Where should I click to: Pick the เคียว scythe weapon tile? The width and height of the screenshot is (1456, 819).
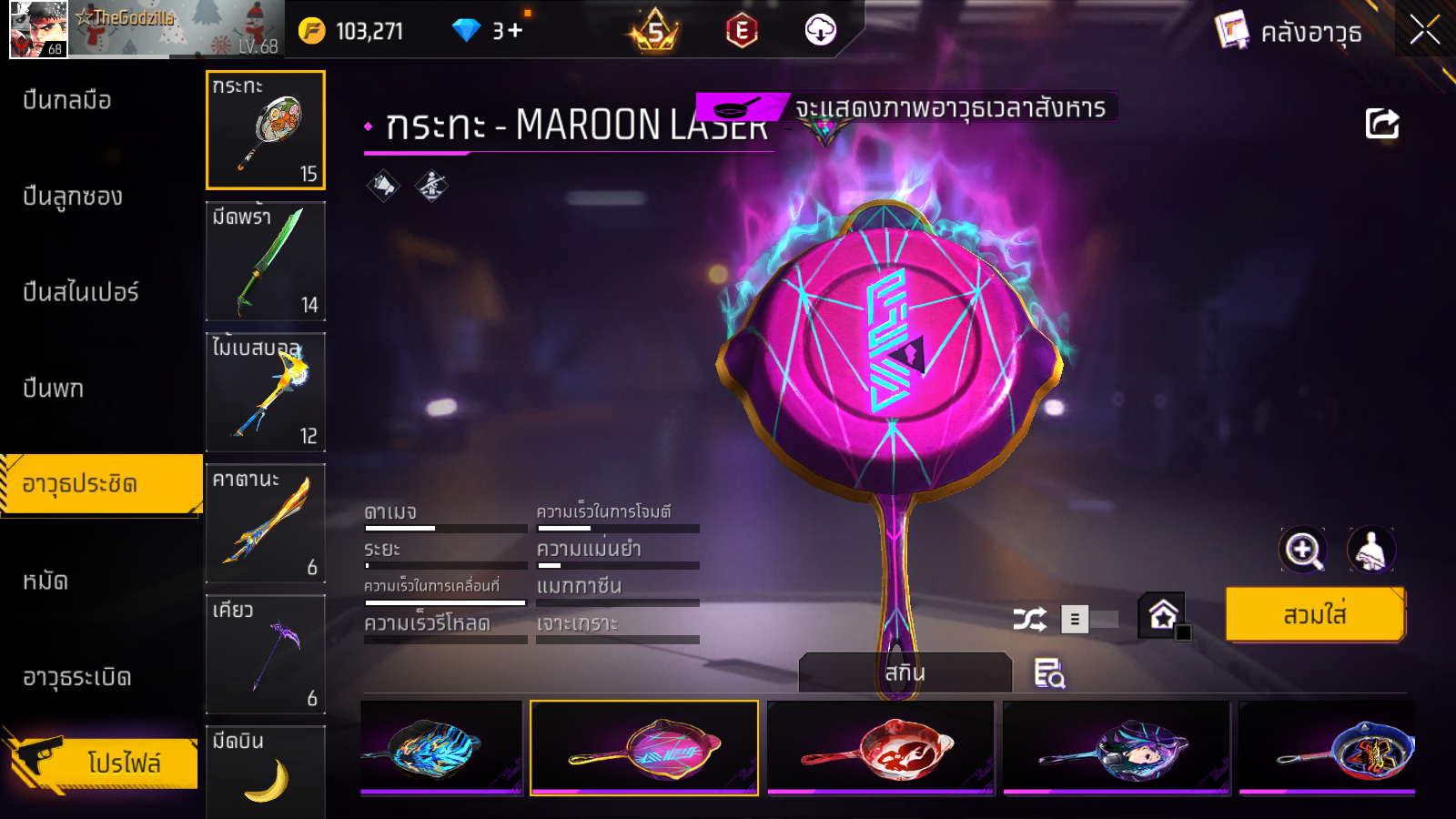[266, 654]
